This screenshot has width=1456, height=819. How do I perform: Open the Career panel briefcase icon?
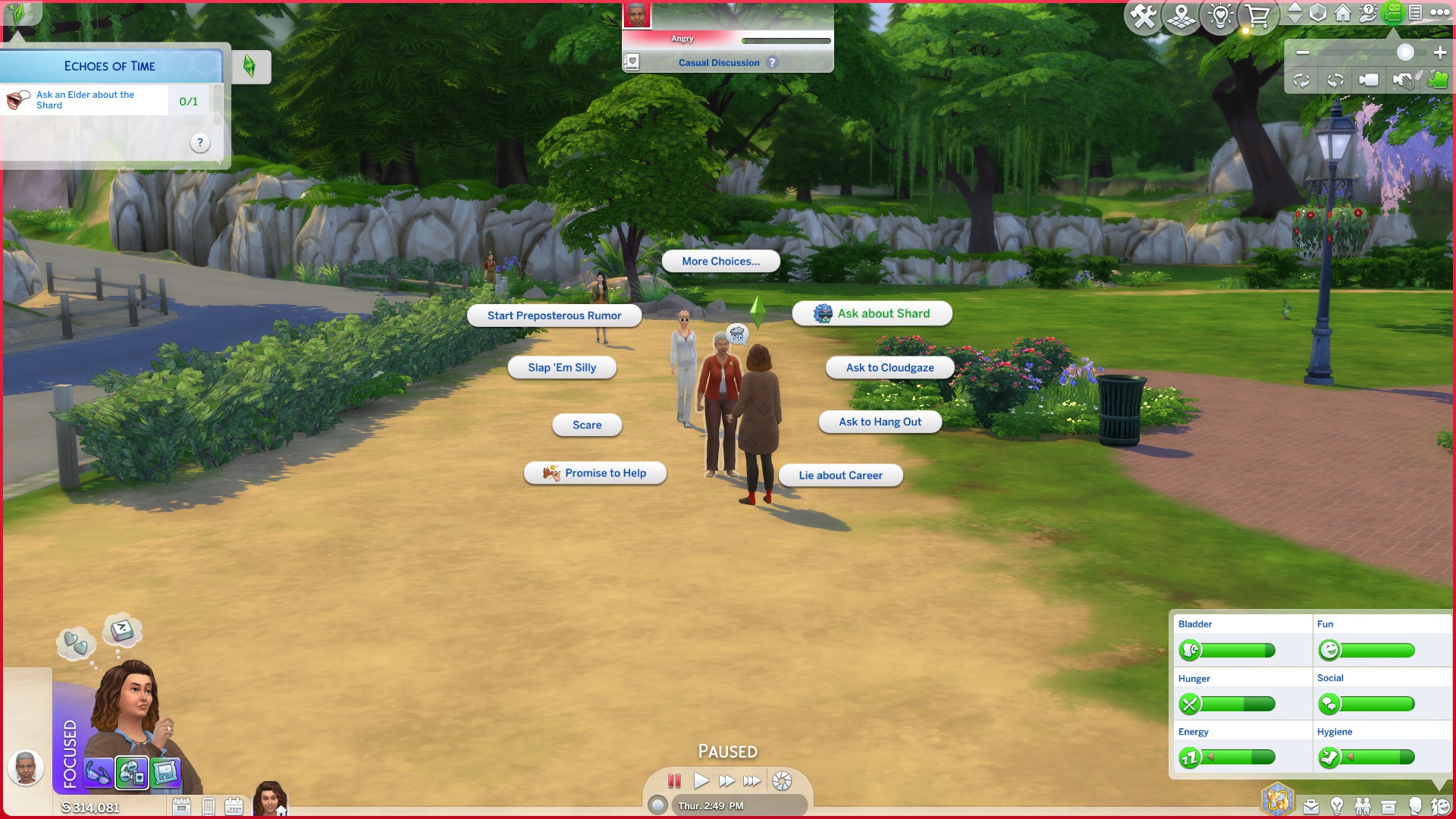pyautogui.click(x=1311, y=805)
